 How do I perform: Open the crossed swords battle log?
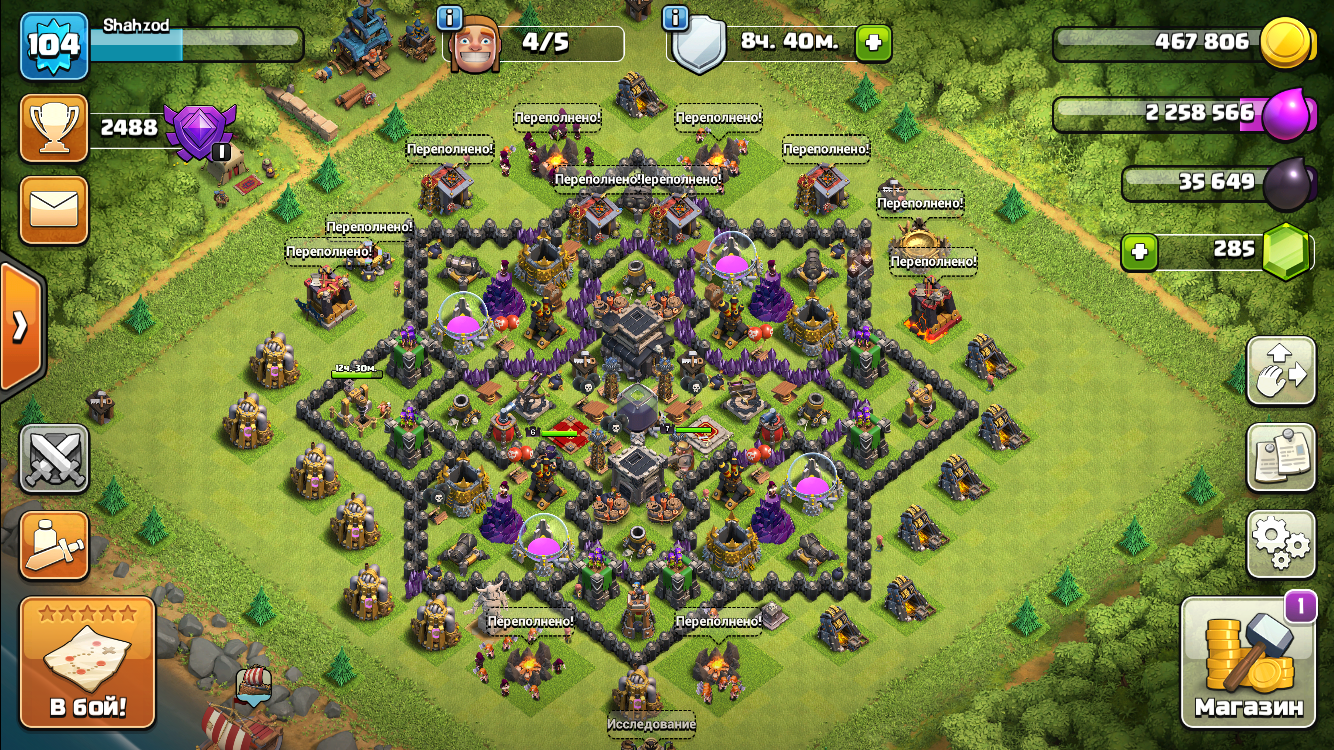click(x=54, y=459)
